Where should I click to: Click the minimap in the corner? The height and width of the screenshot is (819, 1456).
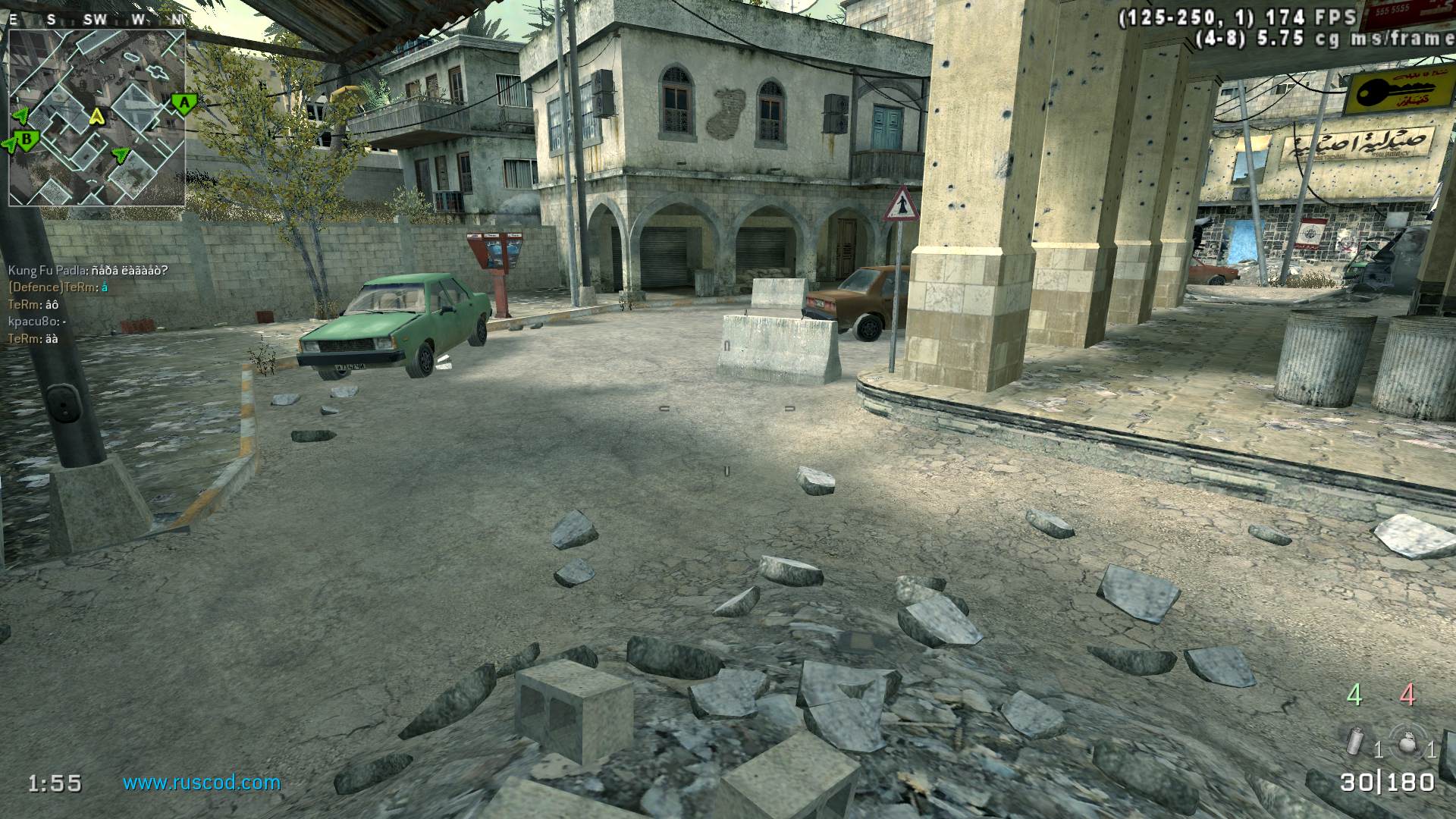click(97, 118)
